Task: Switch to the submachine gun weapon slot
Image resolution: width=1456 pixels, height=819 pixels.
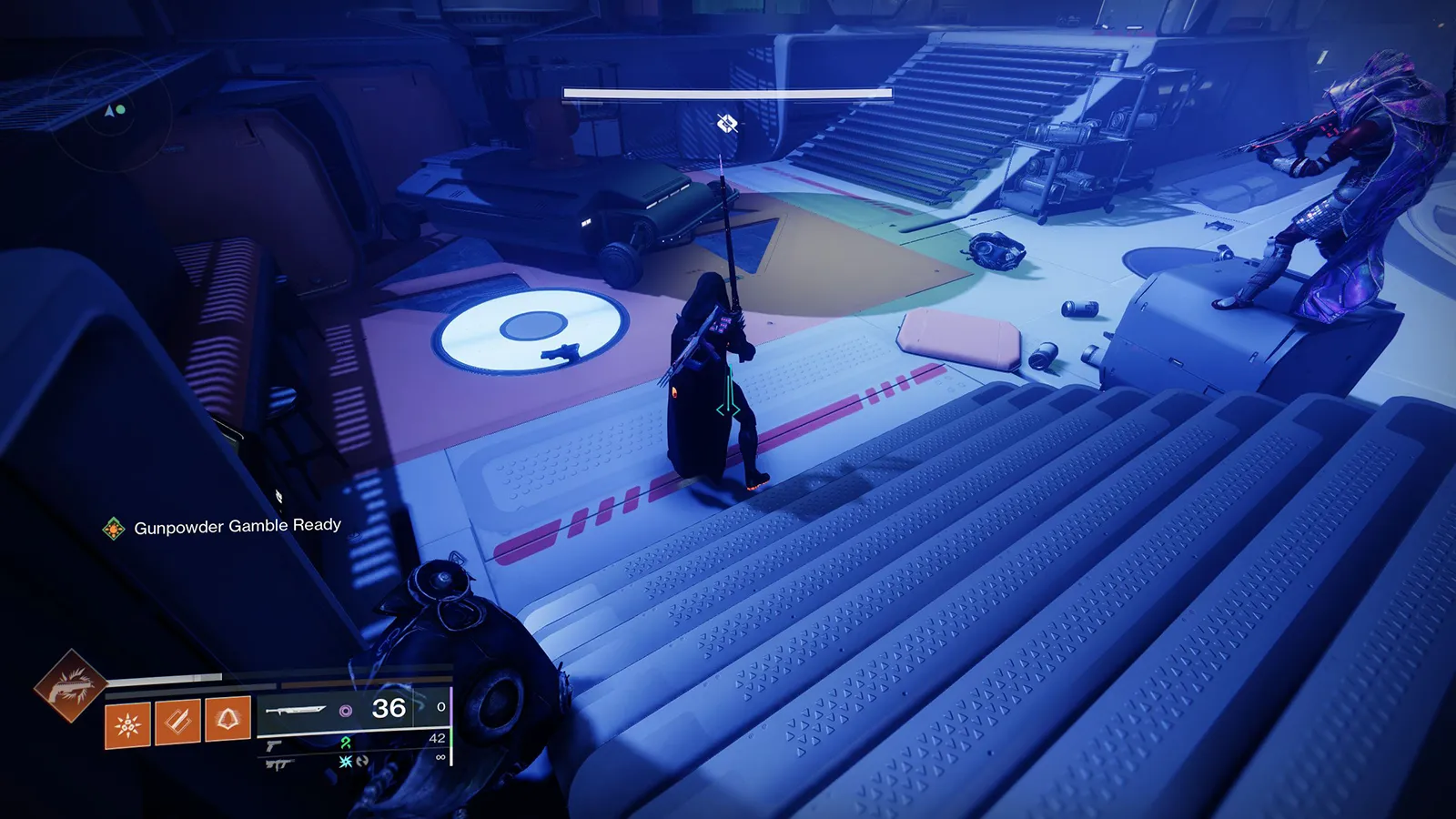Action: pos(277,764)
